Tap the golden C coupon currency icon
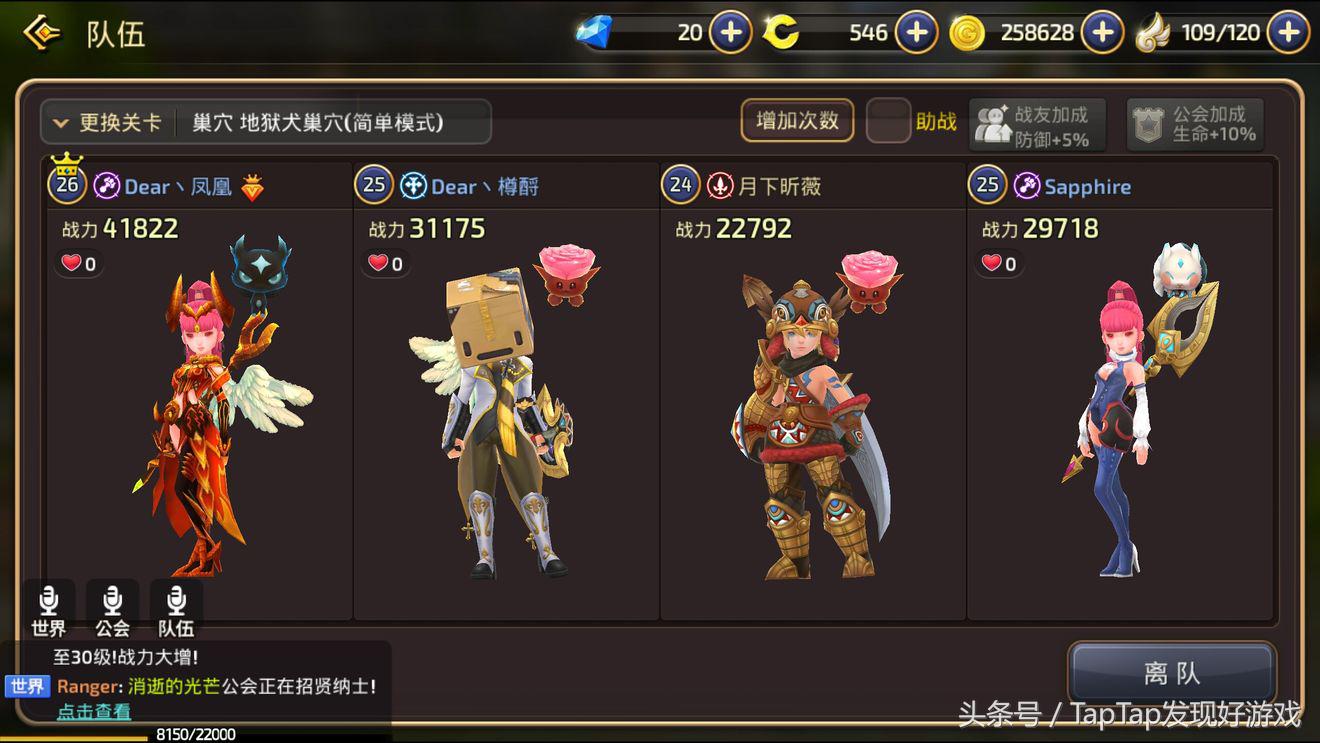Viewport: 1320px width, 743px height. click(781, 31)
